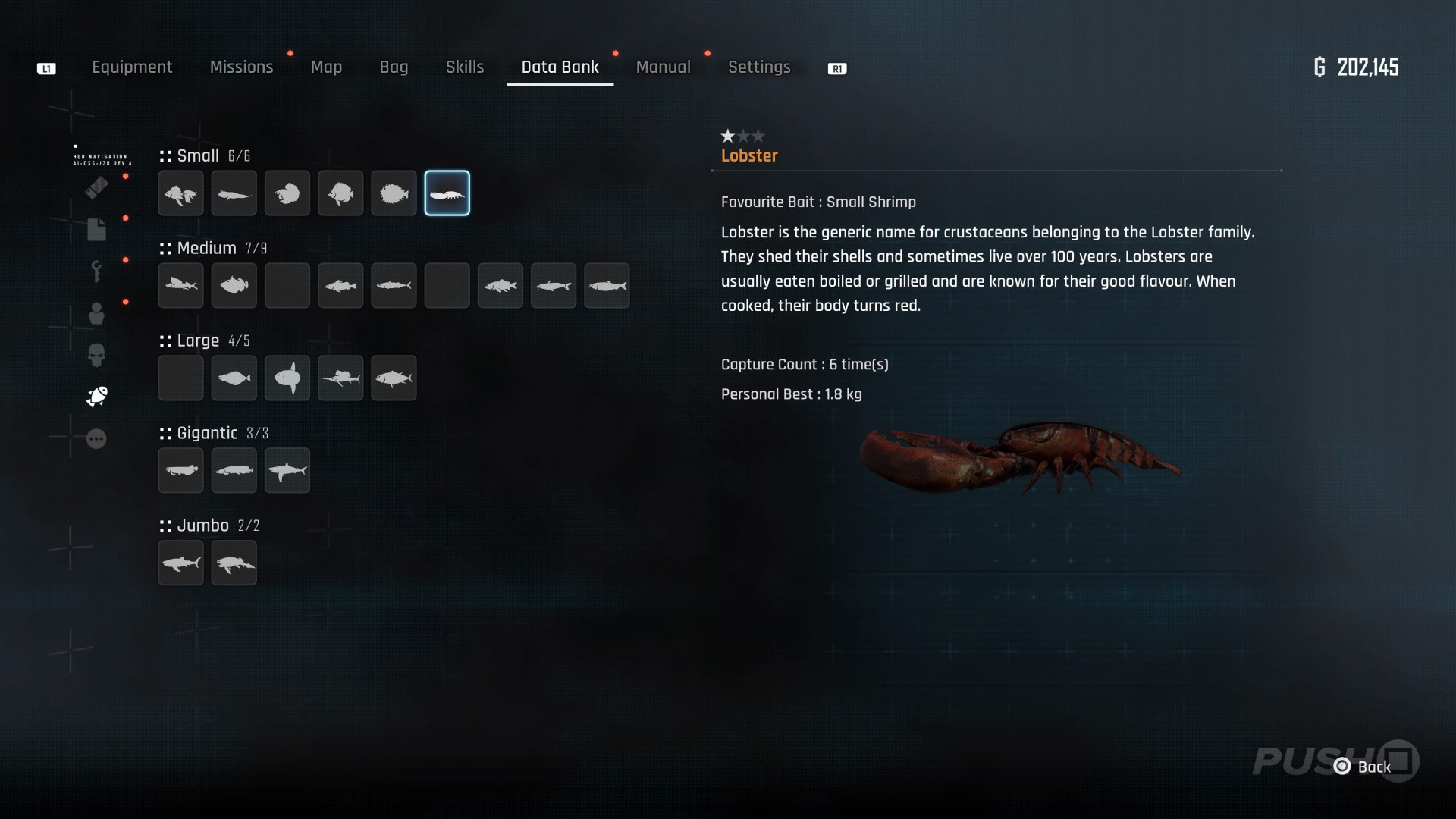
Task: Select the Data Bank tab
Action: (560, 67)
